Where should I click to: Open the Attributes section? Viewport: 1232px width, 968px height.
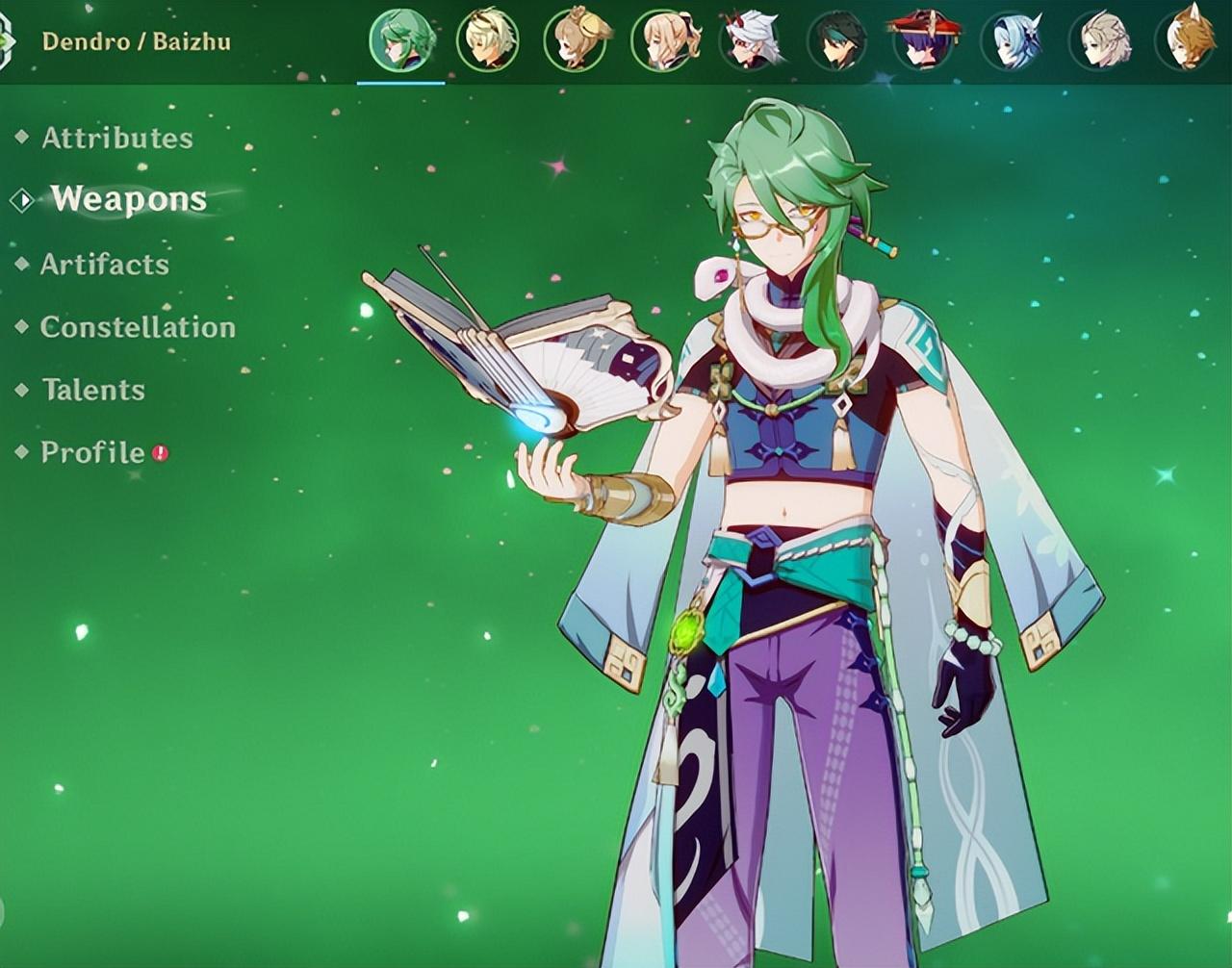[116, 139]
